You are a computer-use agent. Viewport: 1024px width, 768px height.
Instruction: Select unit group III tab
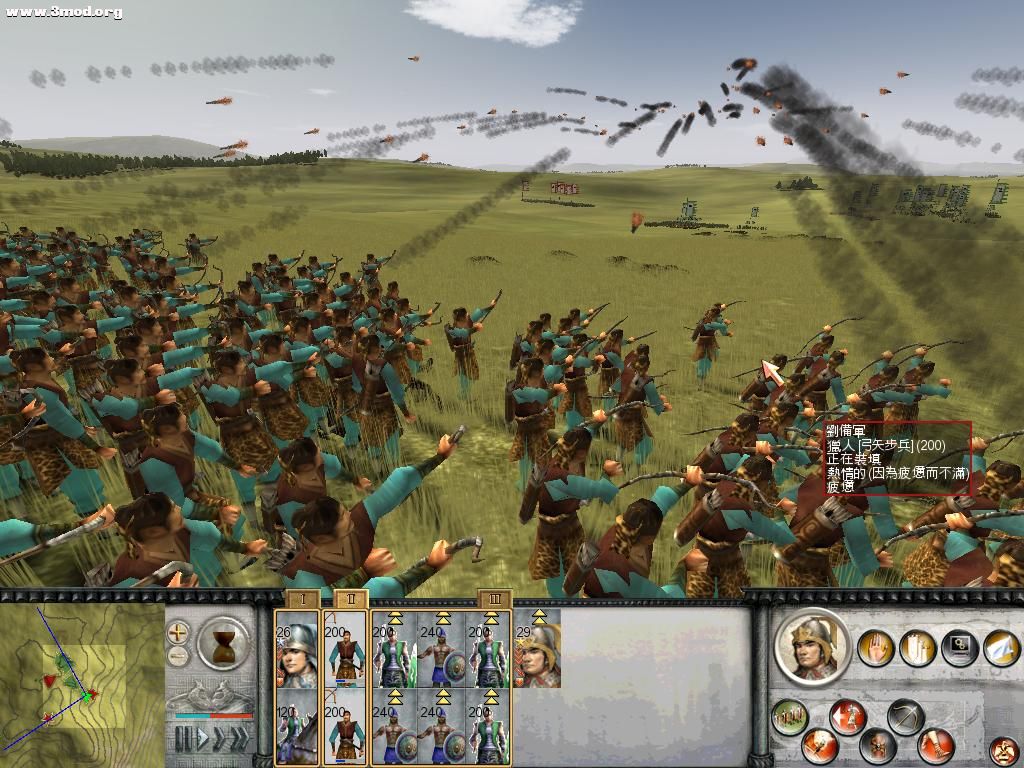pos(494,600)
